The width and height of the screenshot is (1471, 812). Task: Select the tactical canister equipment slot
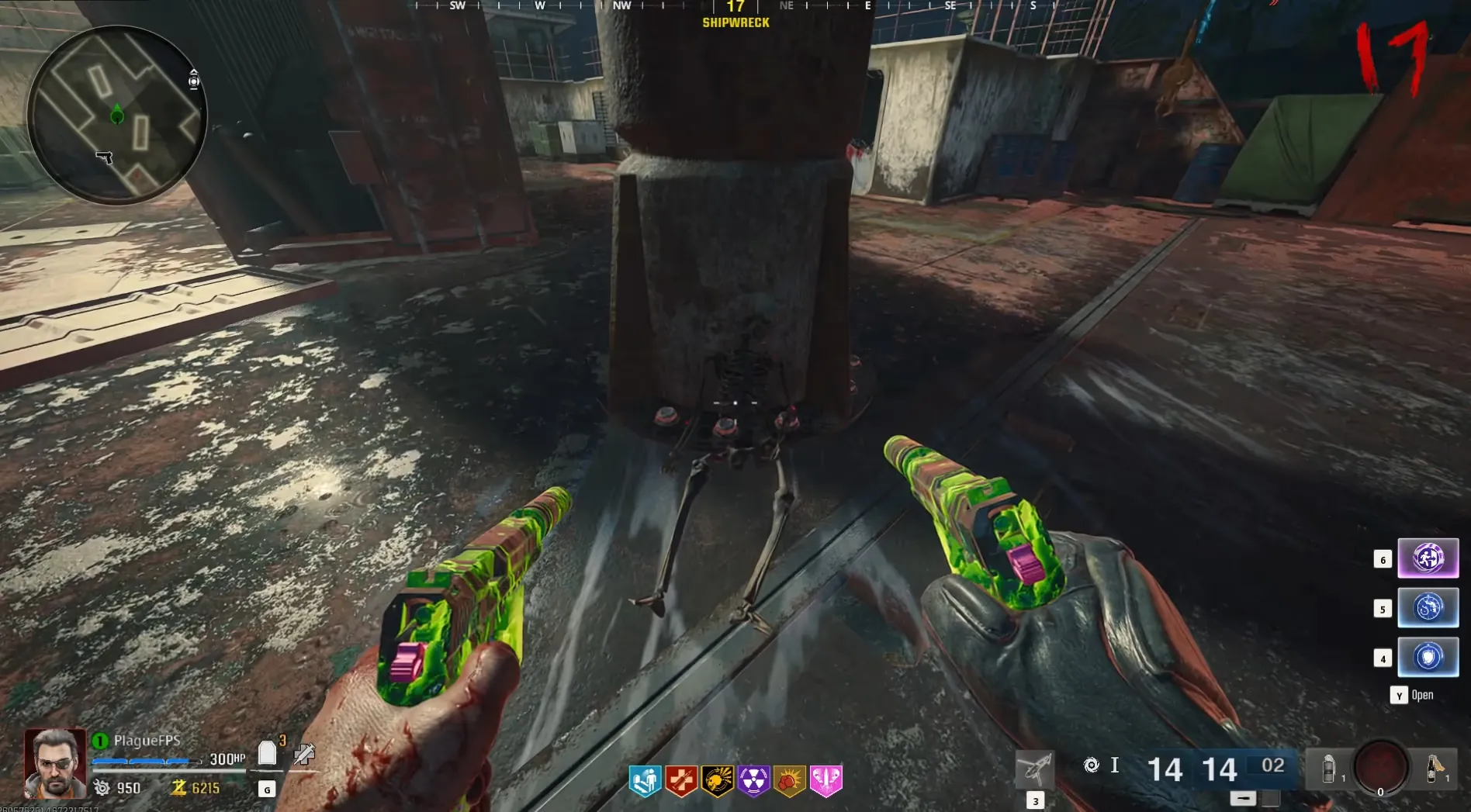[1328, 768]
